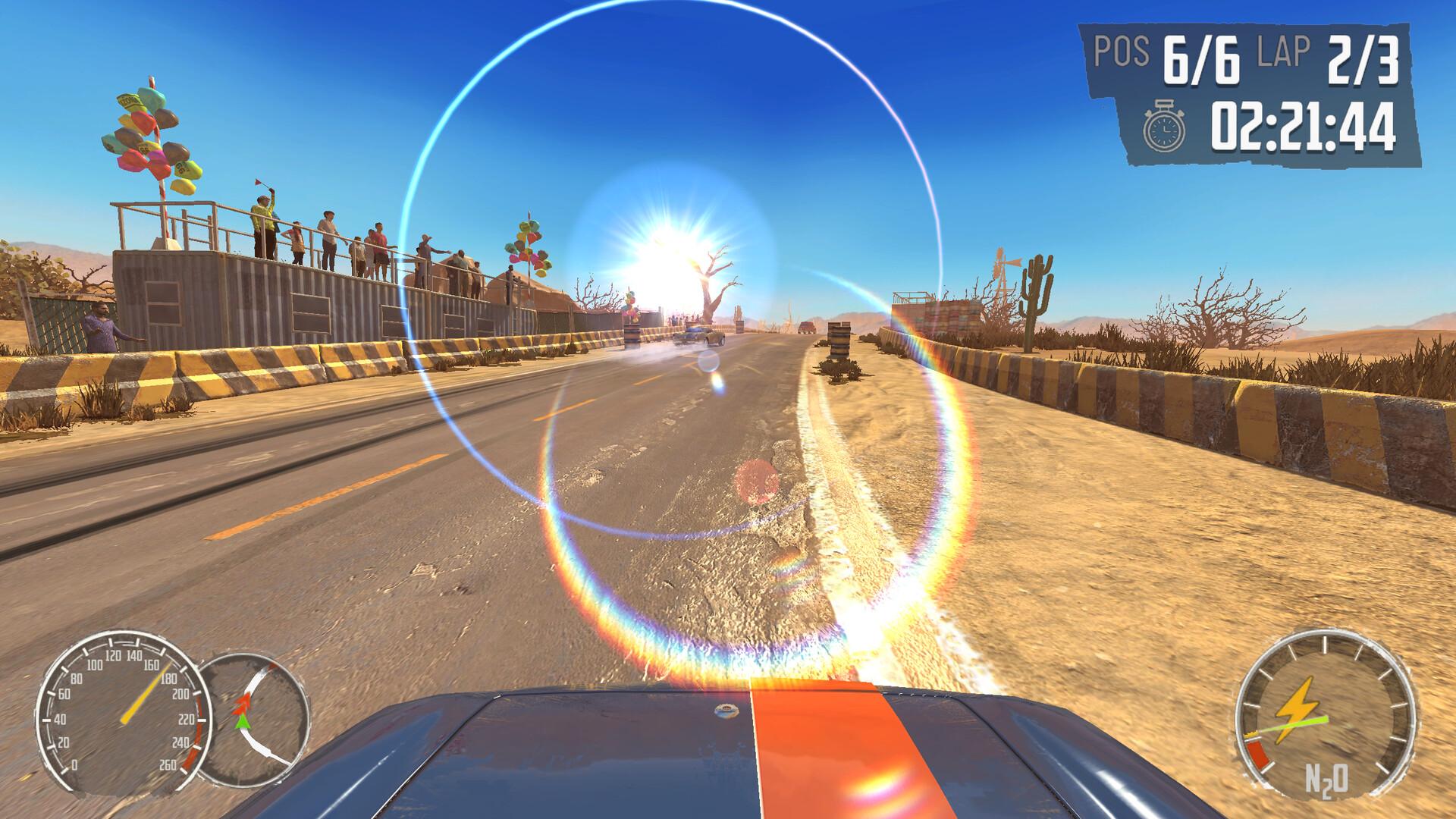The height and width of the screenshot is (819, 1456).
Task: Click the POS label in the HUD
Action: 1121,53
